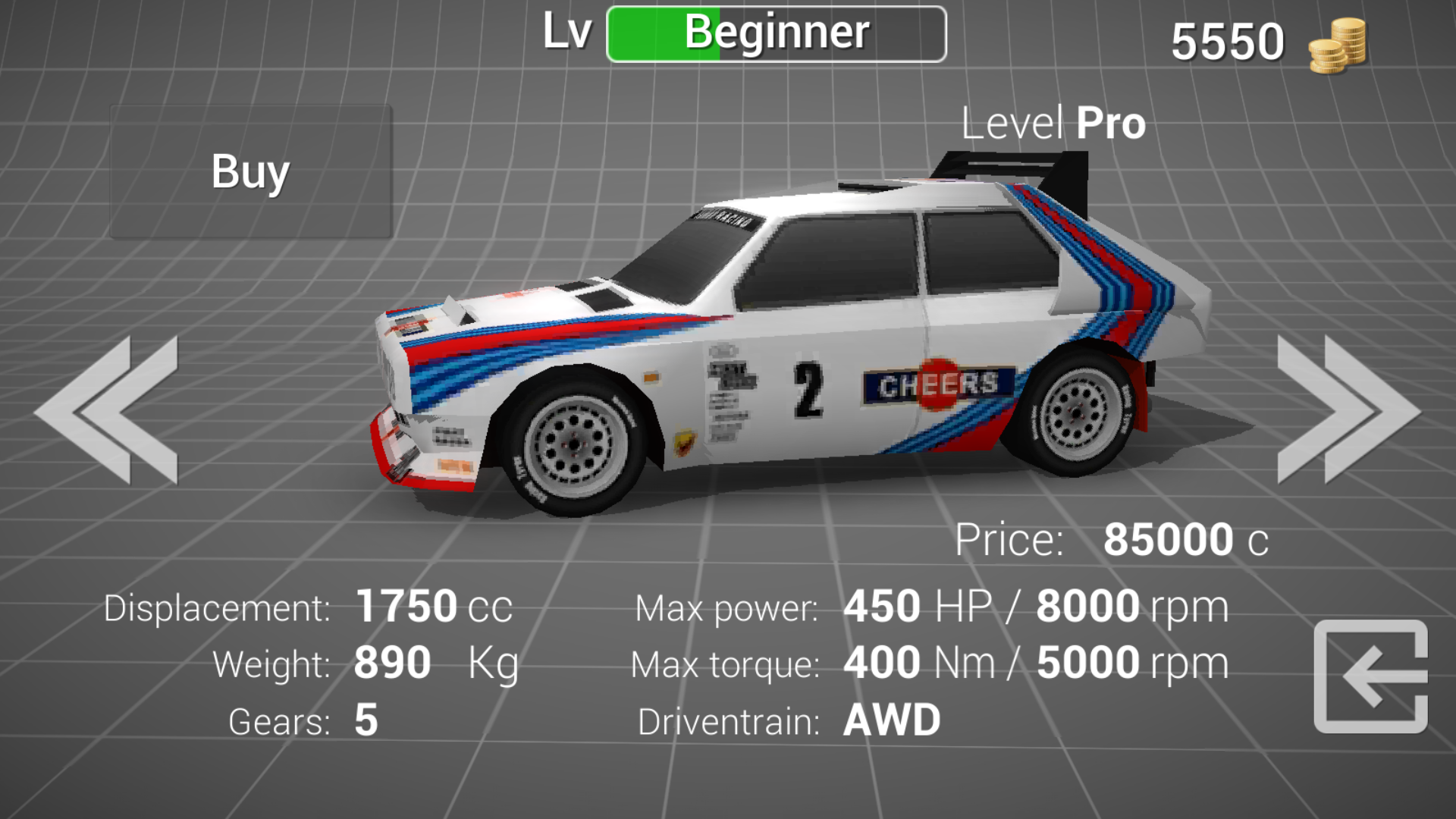Tap the gold coin stack icon

point(1337,45)
